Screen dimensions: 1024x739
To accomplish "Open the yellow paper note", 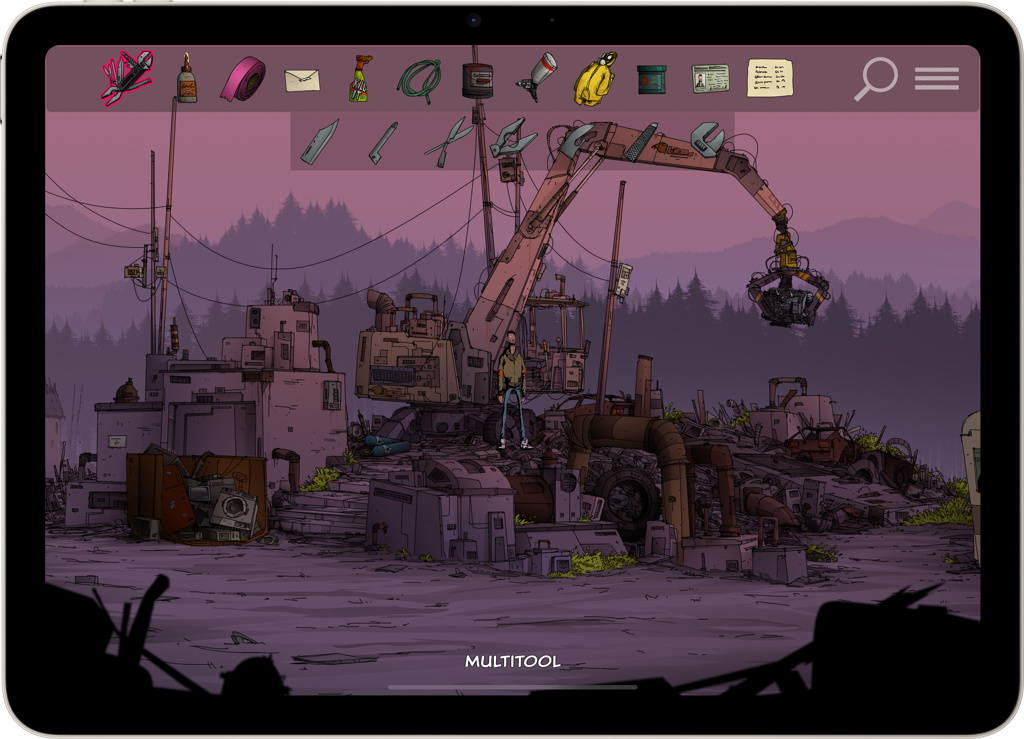I will tap(770, 78).
